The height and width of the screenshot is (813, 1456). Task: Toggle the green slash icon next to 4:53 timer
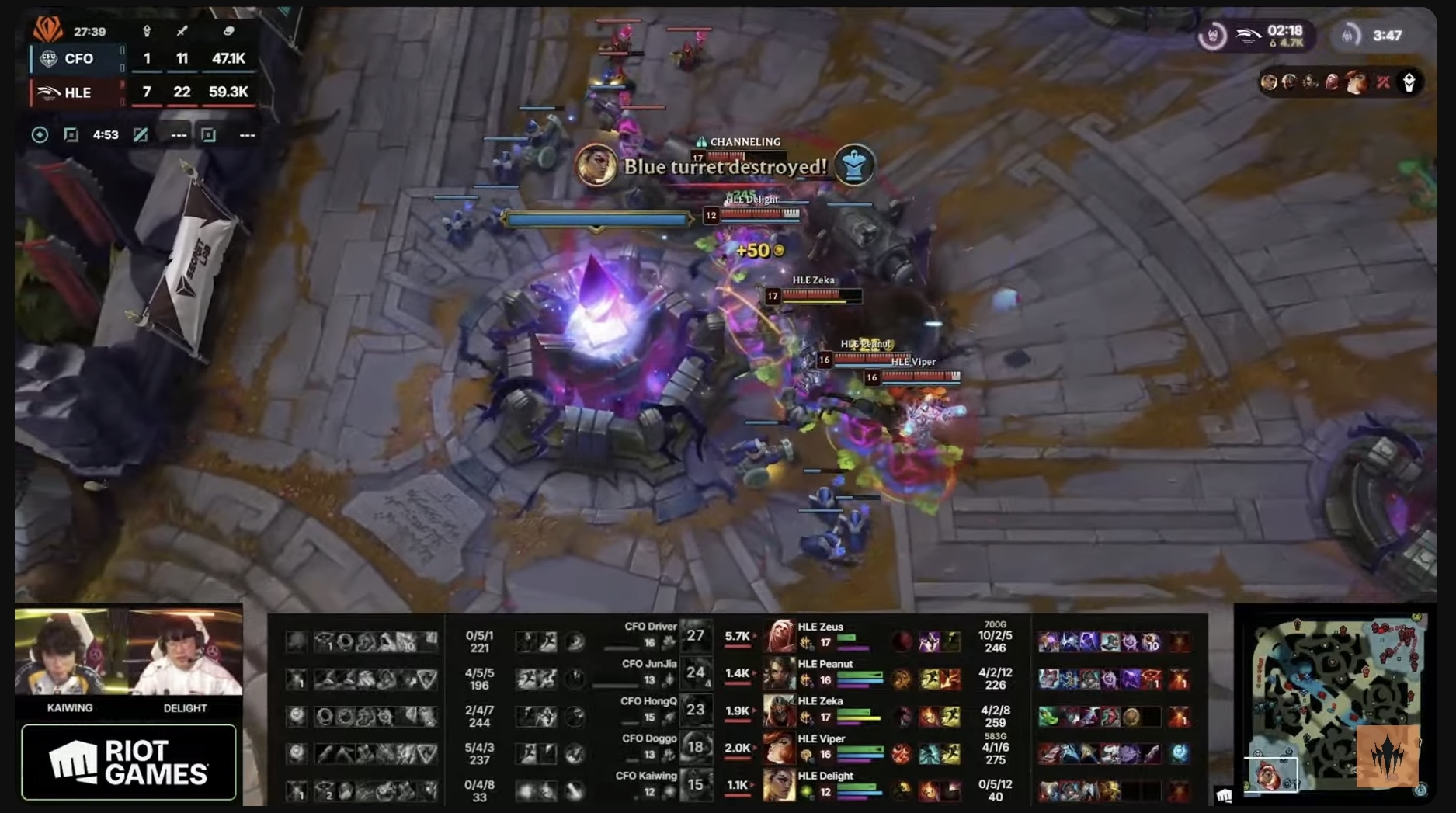tap(142, 135)
